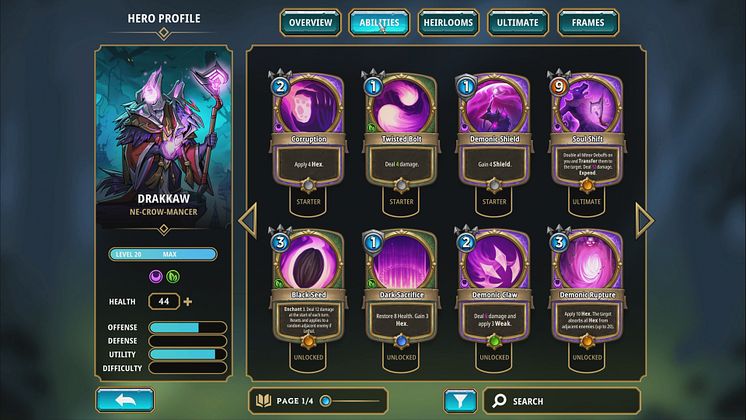Viewport: 746px width, 420px height.
Task: Choose the Demonic Rupture card
Action: (585, 295)
